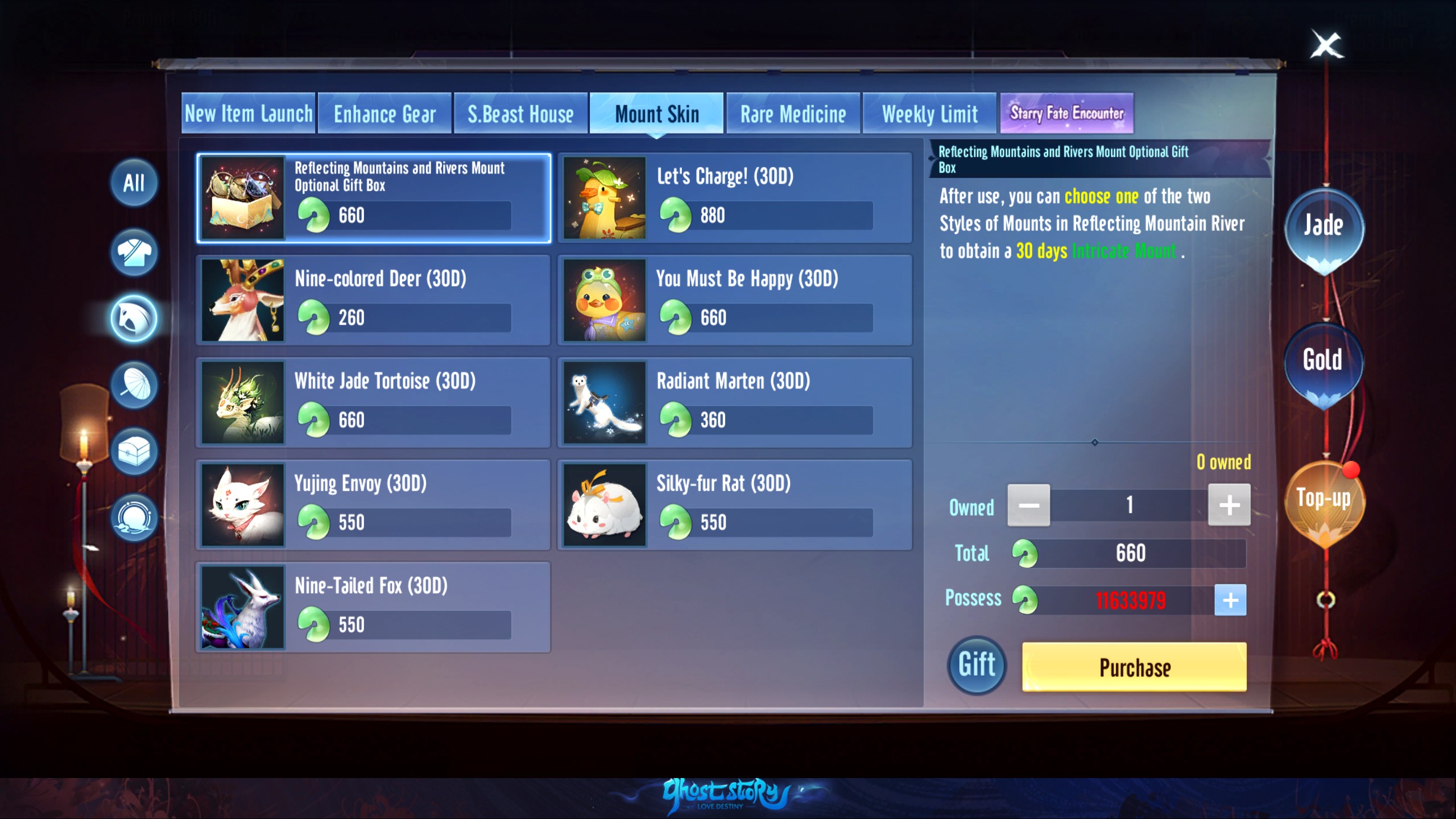This screenshot has height=819, width=1456.
Task: Increase quantity with the plus stepper
Action: pos(1230,504)
